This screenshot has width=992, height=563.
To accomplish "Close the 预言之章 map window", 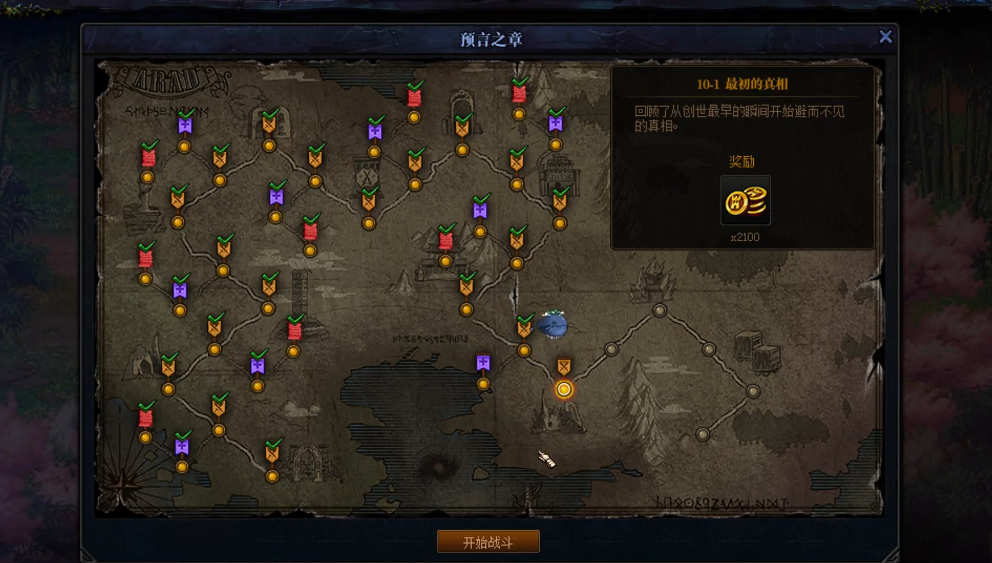I will point(885,37).
